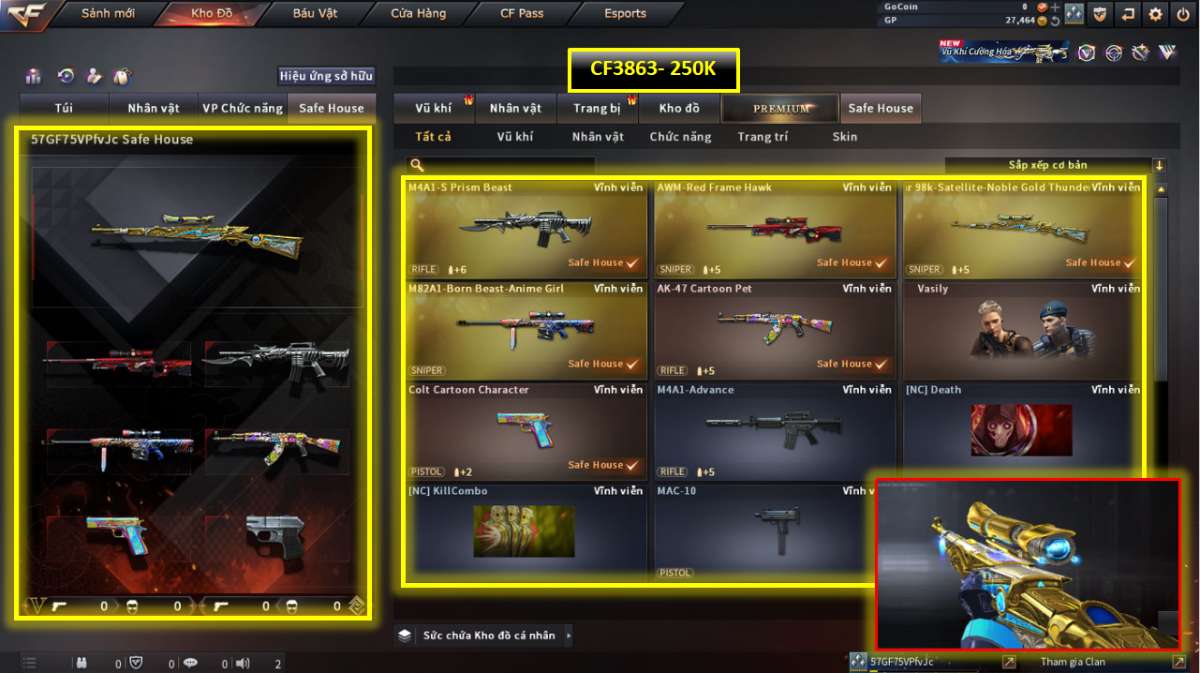Go to the Báu Vật menu
This screenshot has height=673, width=1200.
315,14
